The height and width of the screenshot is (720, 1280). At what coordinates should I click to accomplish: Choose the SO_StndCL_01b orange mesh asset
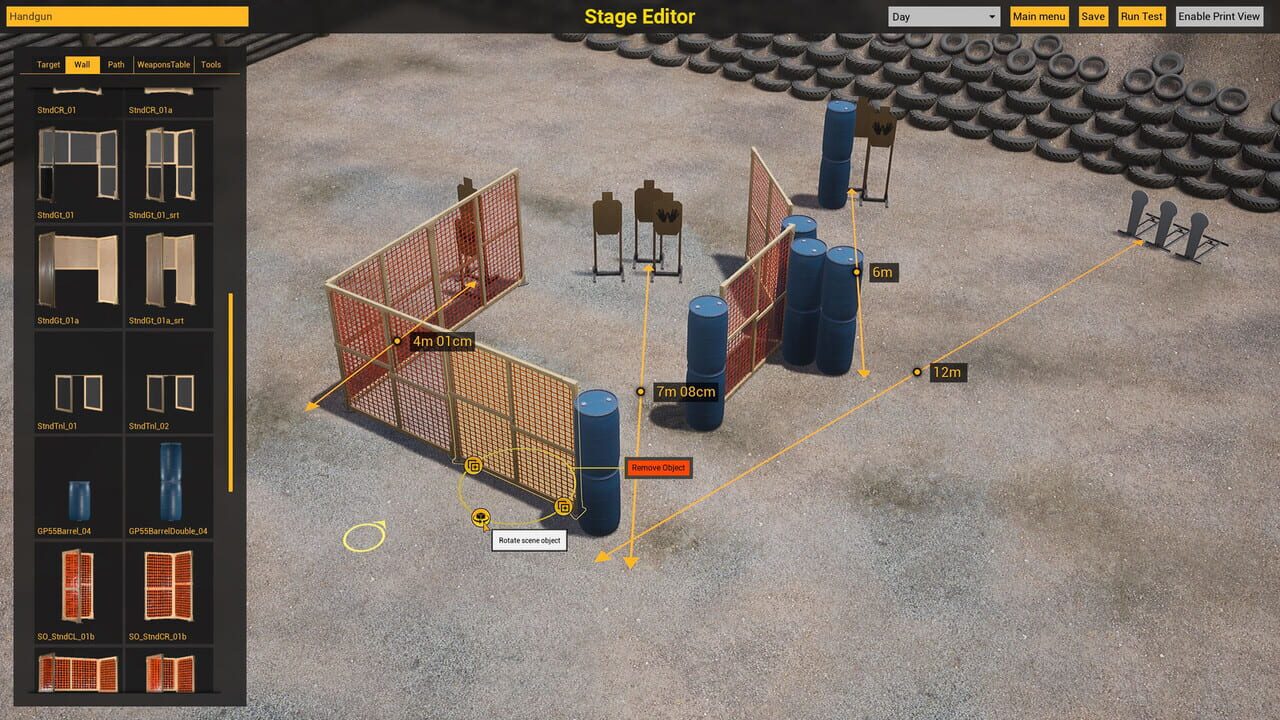click(77, 585)
